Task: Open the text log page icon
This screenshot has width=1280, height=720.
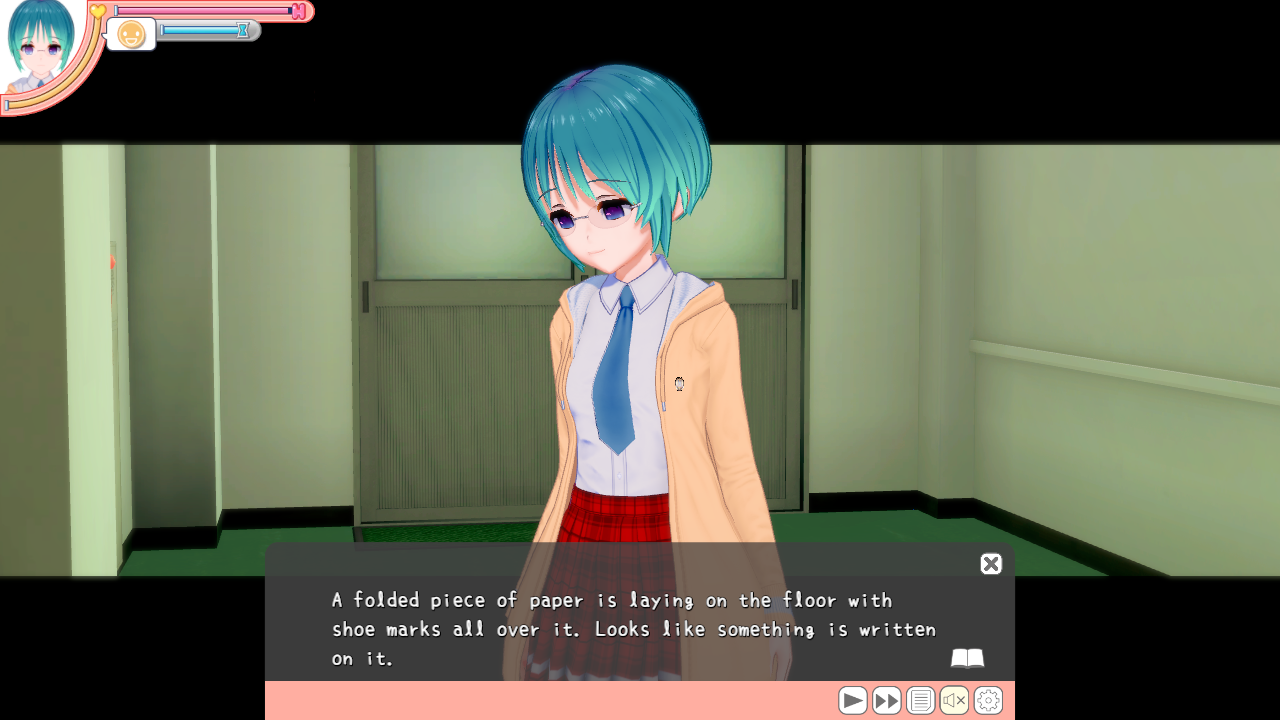Action: (x=921, y=700)
